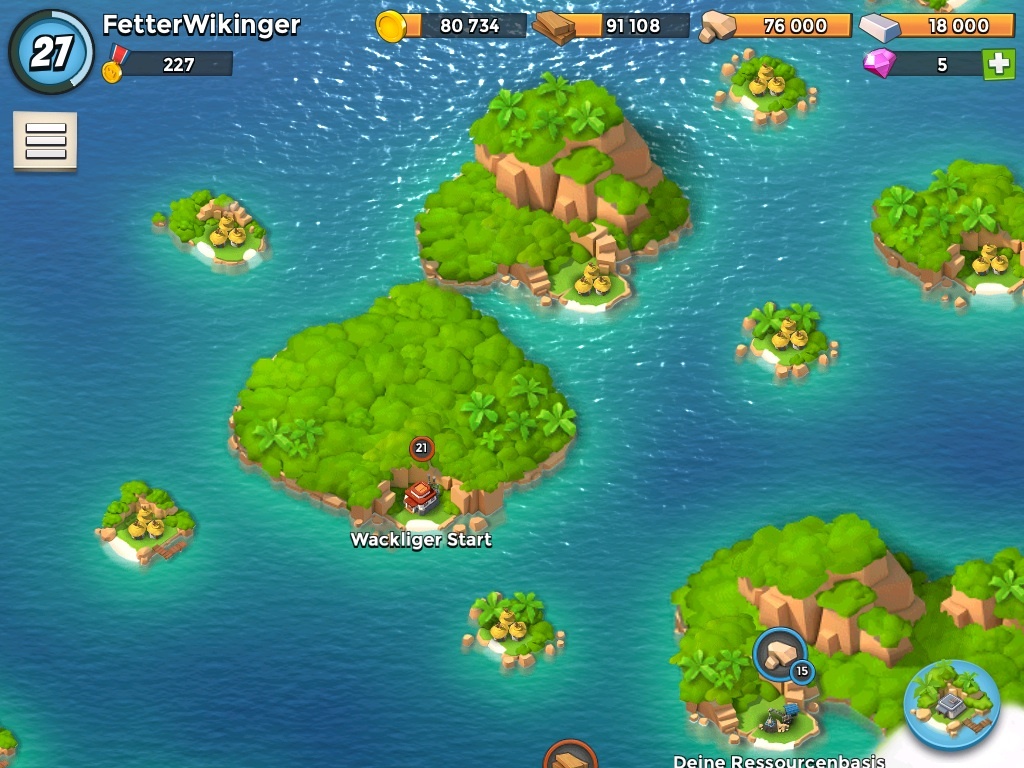Screen dimensions: 1024x768
Task: Tap the green plus to buy diamonds
Action: click(997, 64)
